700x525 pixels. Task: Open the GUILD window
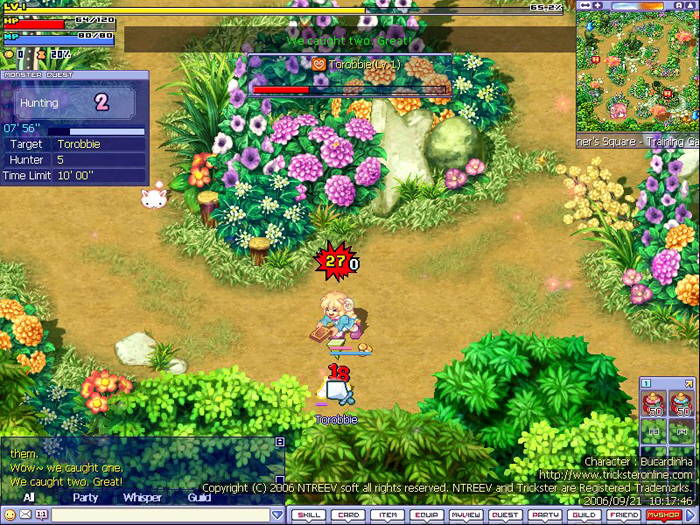pos(584,515)
